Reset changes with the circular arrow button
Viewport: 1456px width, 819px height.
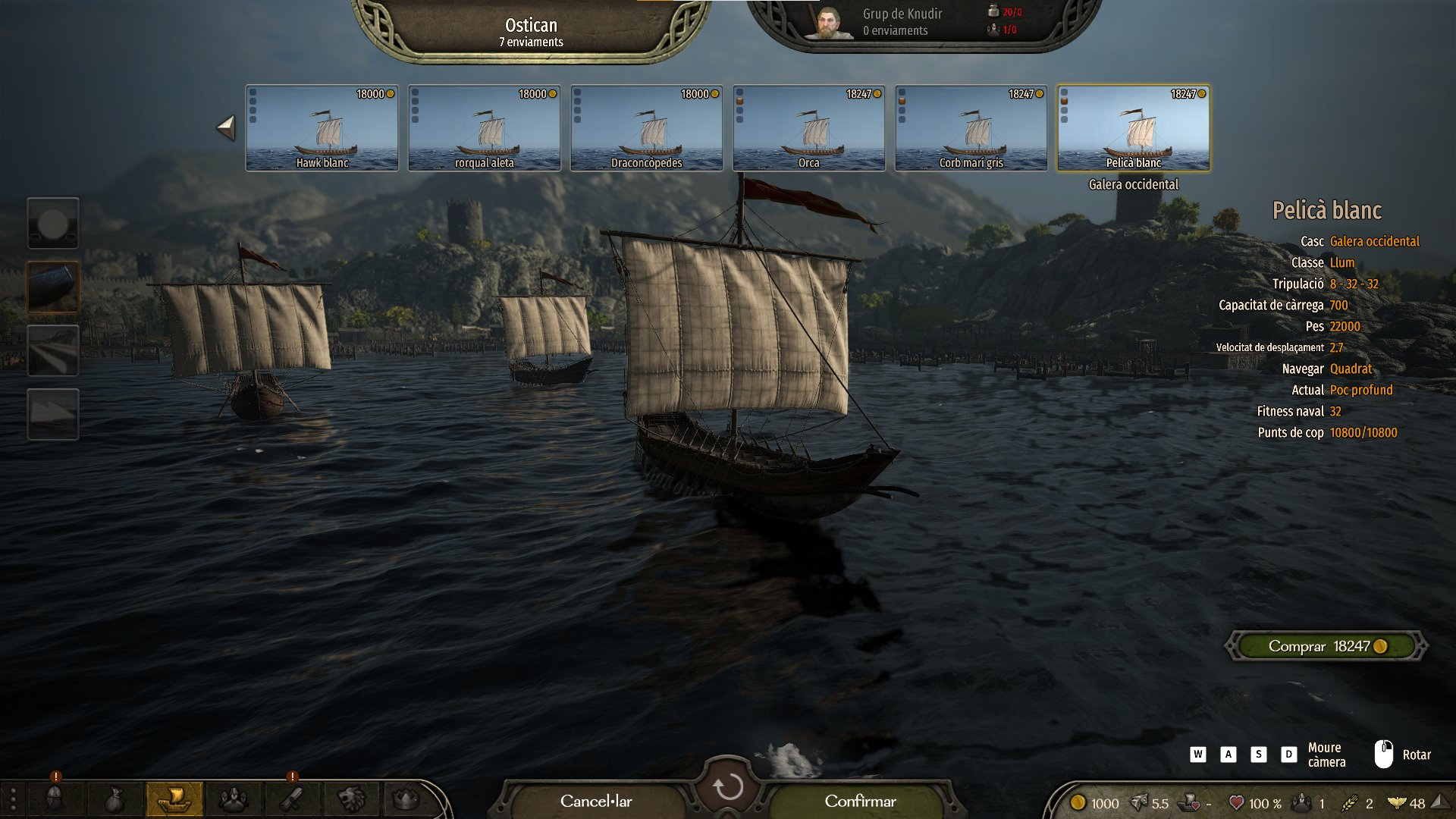727,787
